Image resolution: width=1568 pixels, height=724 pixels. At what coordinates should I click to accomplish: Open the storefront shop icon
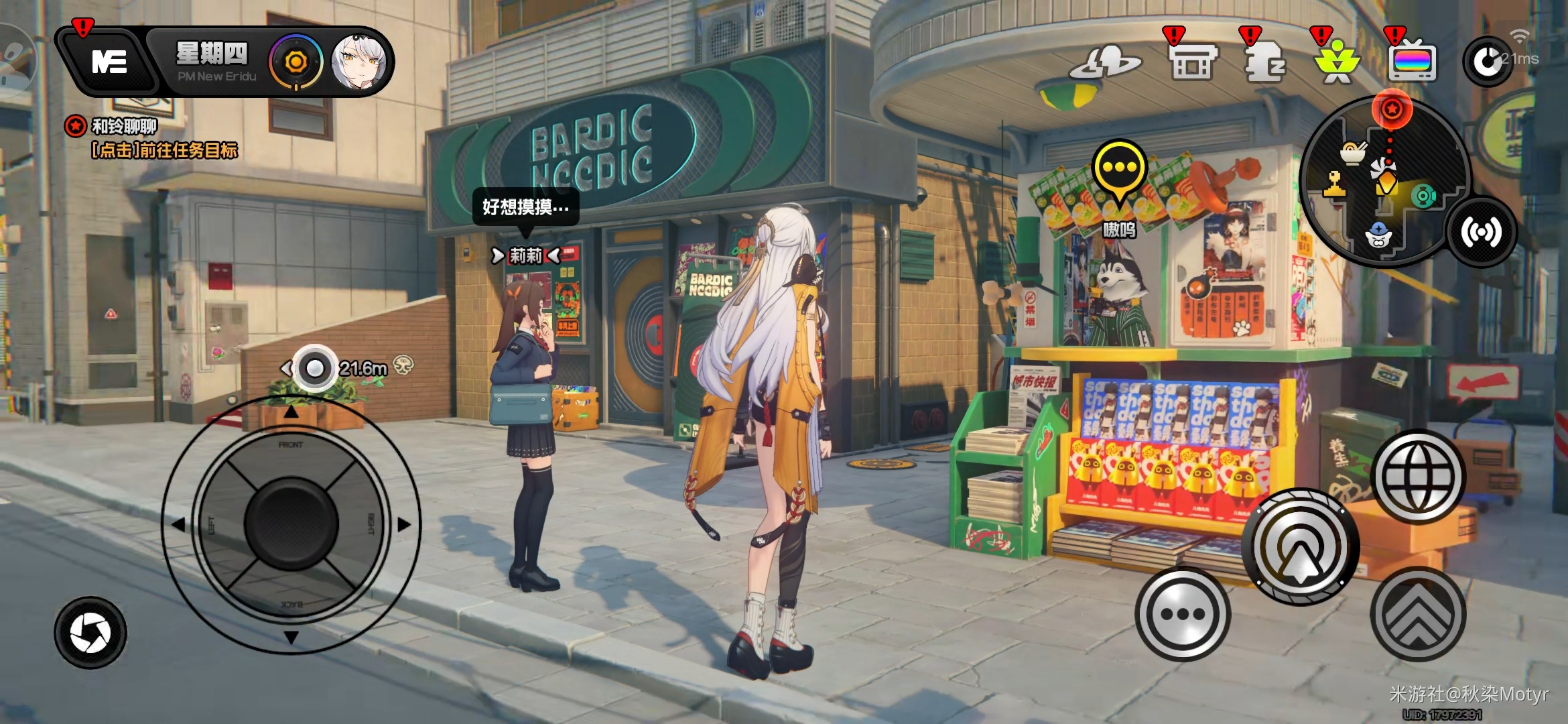tap(1191, 62)
